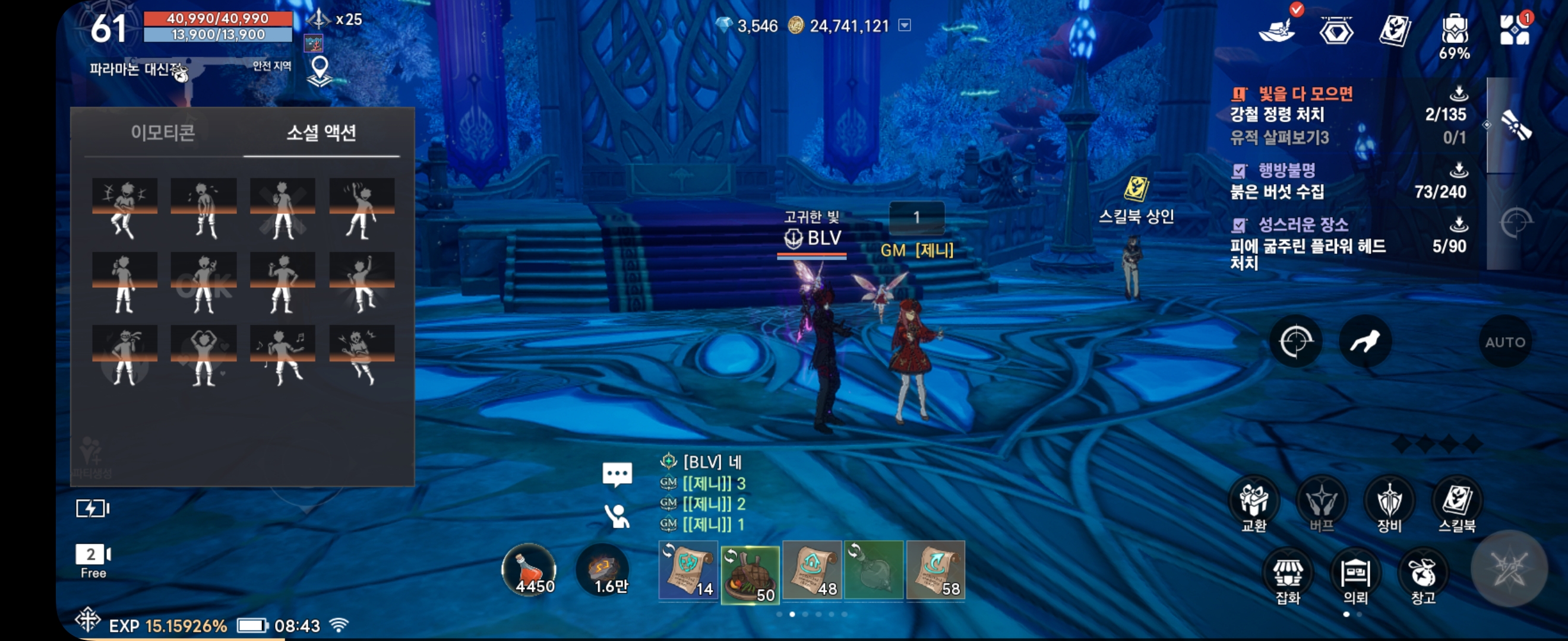Image resolution: width=1568 pixels, height=641 pixels.
Task: Open the 교환 exchange menu
Action: [x=1254, y=504]
